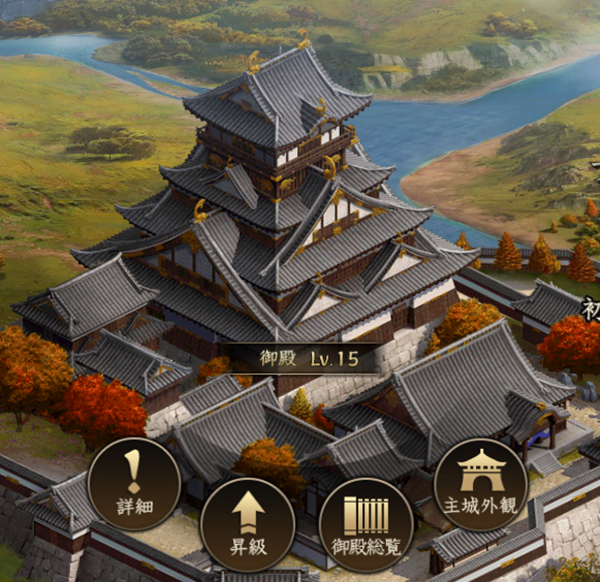Select the 御殿 Lv.15 name label
This screenshot has width=600, height=582.
[300, 358]
